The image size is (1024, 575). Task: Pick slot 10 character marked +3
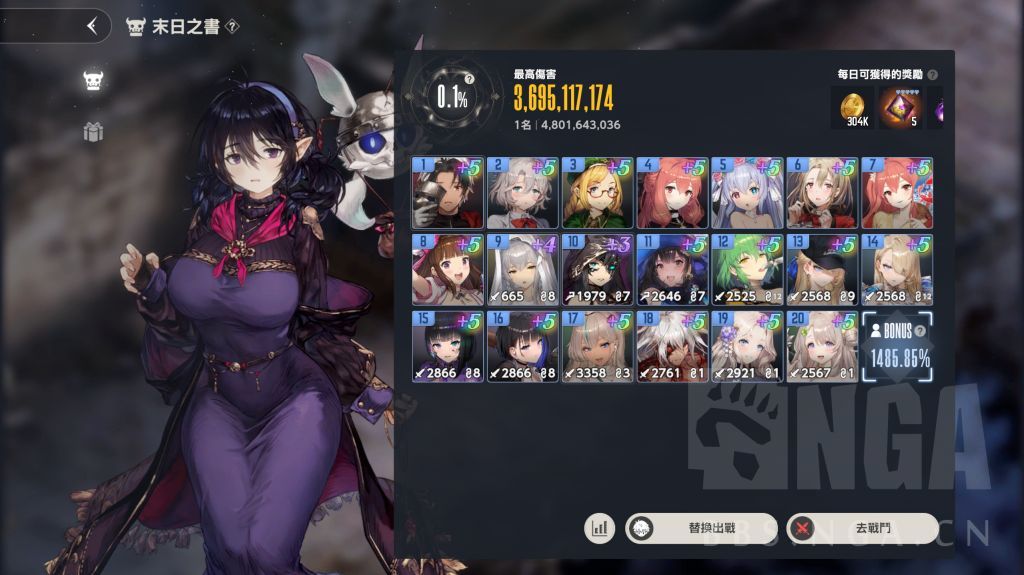[x=597, y=269]
